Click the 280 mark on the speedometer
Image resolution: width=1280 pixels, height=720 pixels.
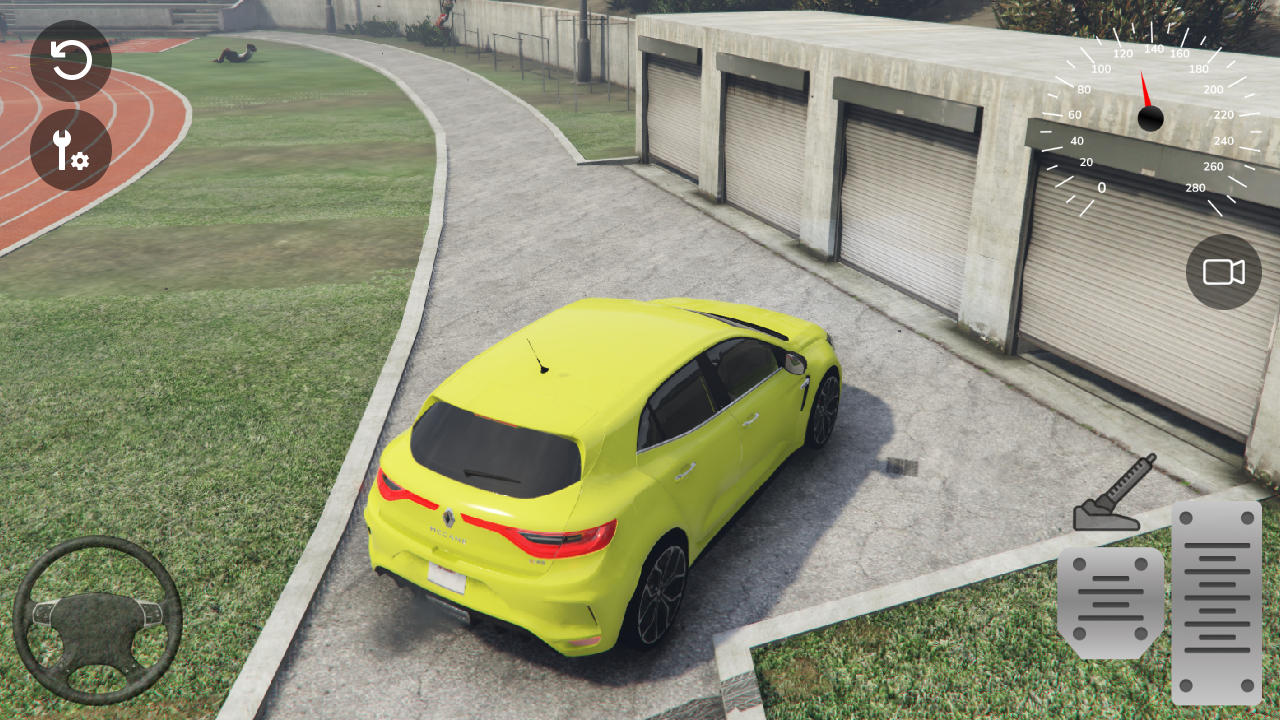coord(1196,186)
